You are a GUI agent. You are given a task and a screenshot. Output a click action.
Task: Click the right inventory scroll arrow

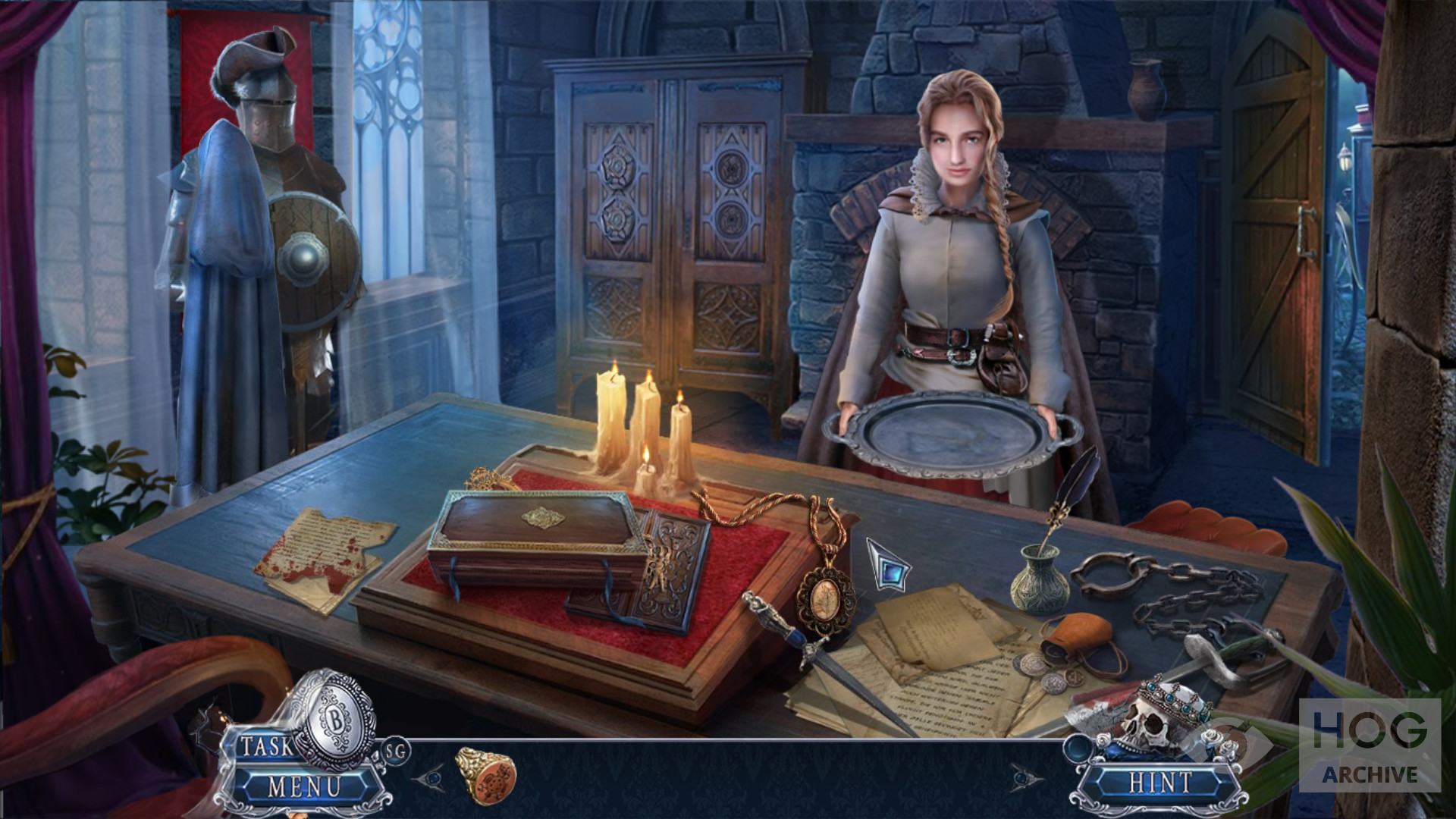pyautogui.click(x=1025, y=778)
